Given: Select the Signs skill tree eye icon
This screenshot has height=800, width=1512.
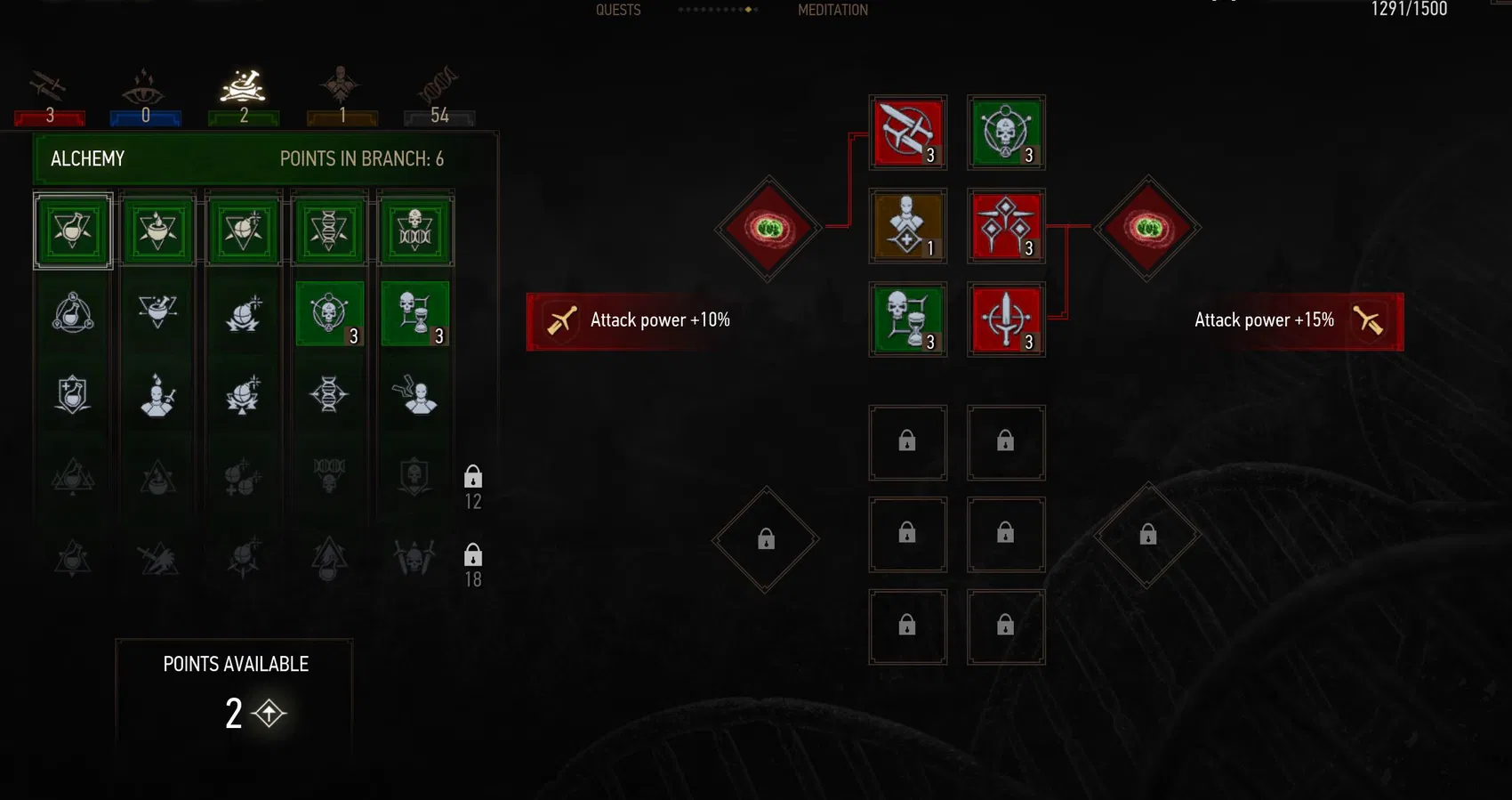Looking at the screenshot, I should tap(145, 86).
